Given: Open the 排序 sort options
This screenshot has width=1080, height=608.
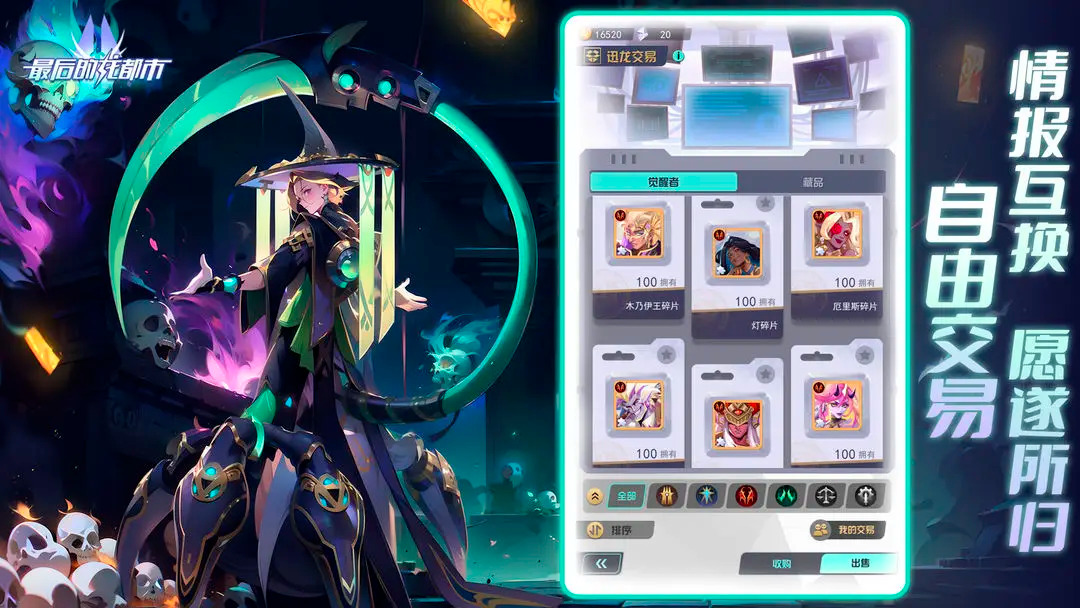Looking at the screenshot, I should (x=616, y=530).
